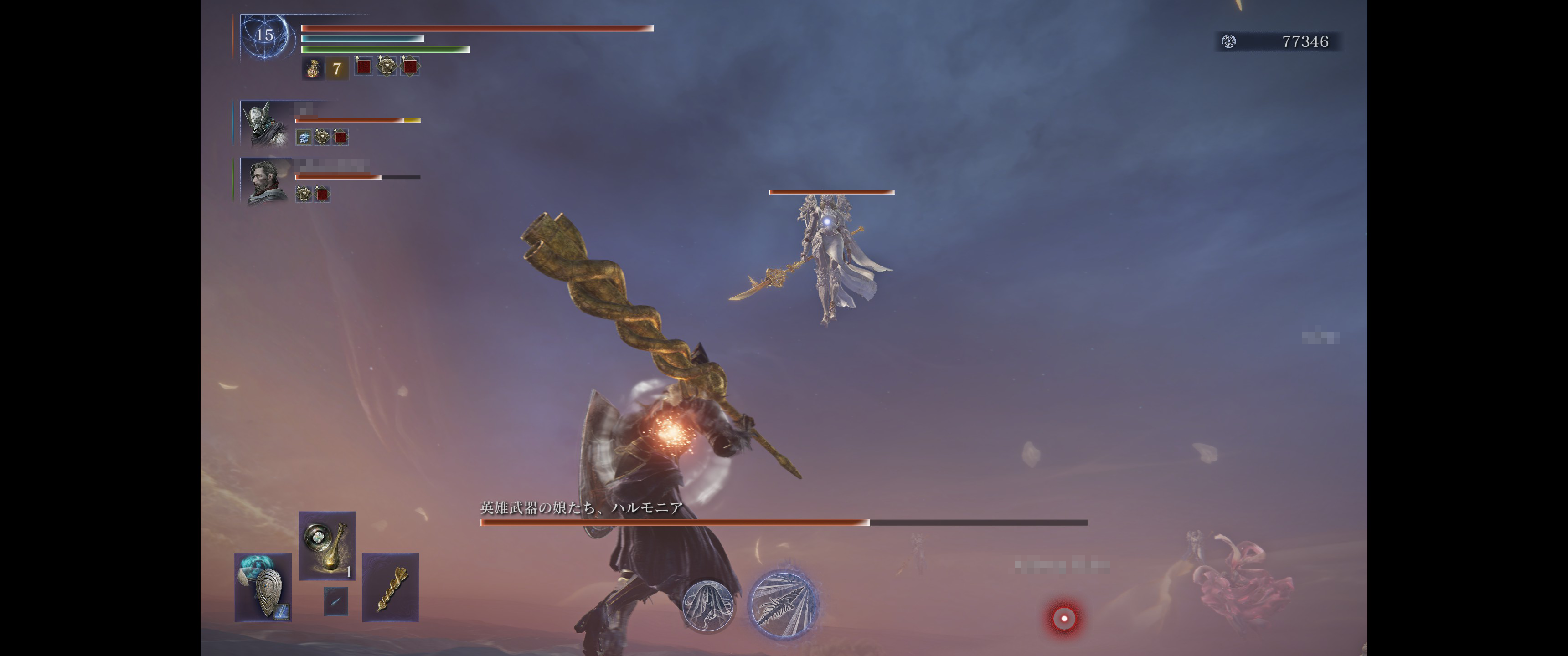The image size is (1568, 656).
Task: Click the rune emblem beside 77346
Action: pos(1229,41)
